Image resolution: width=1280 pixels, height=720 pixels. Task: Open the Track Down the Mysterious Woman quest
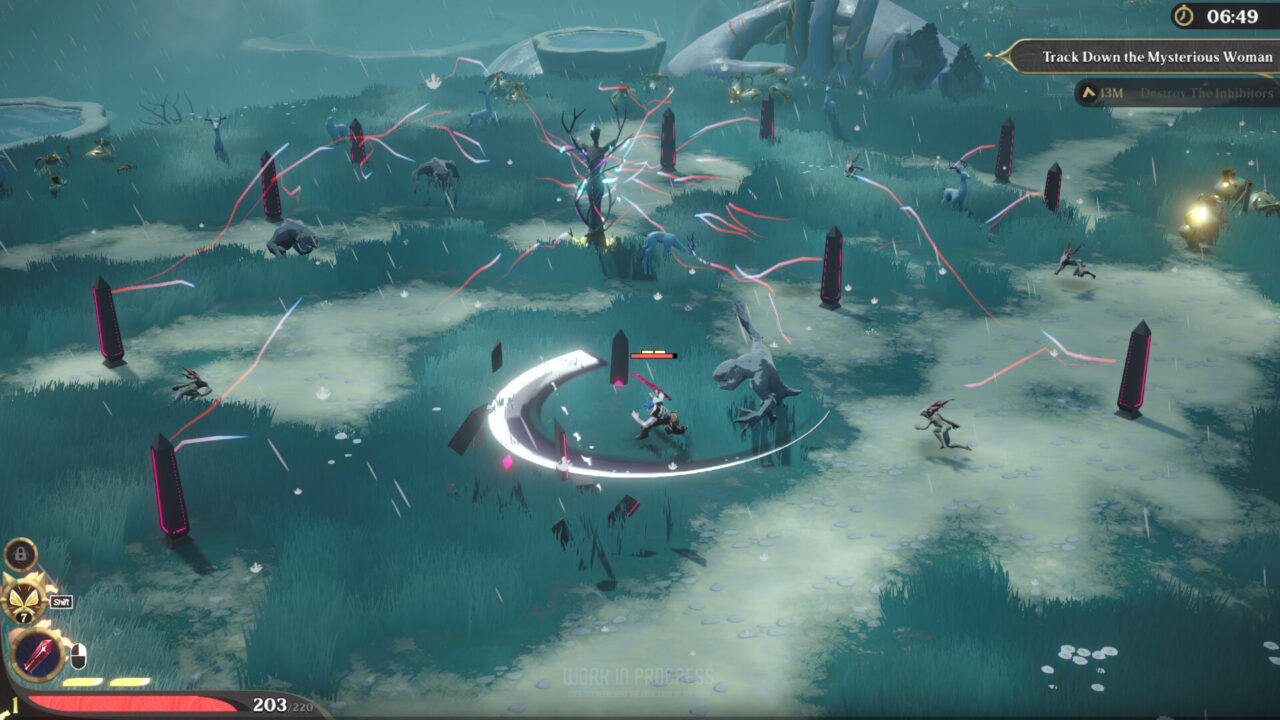(1160, 57)
